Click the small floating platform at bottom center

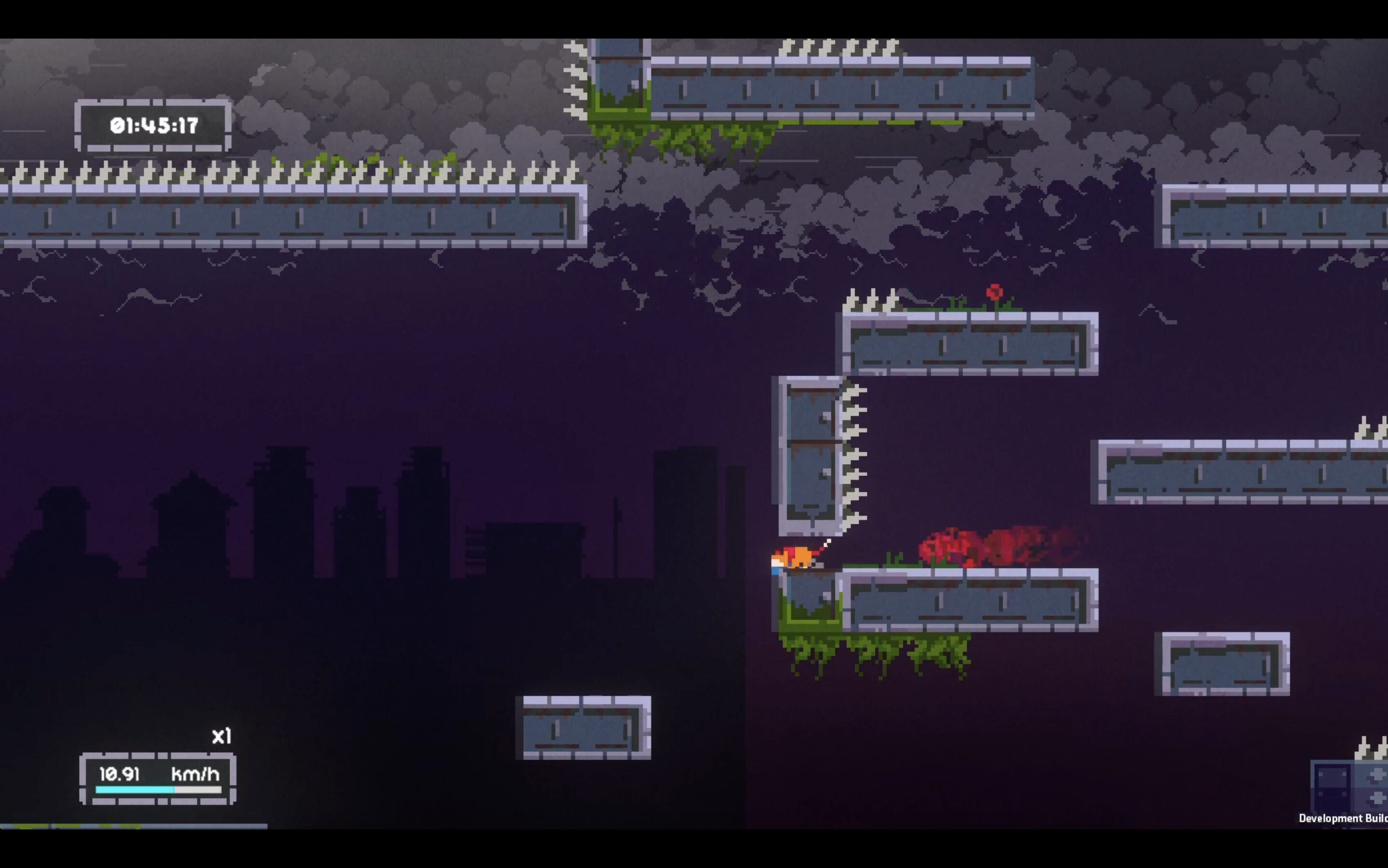[x=582, y=729]
